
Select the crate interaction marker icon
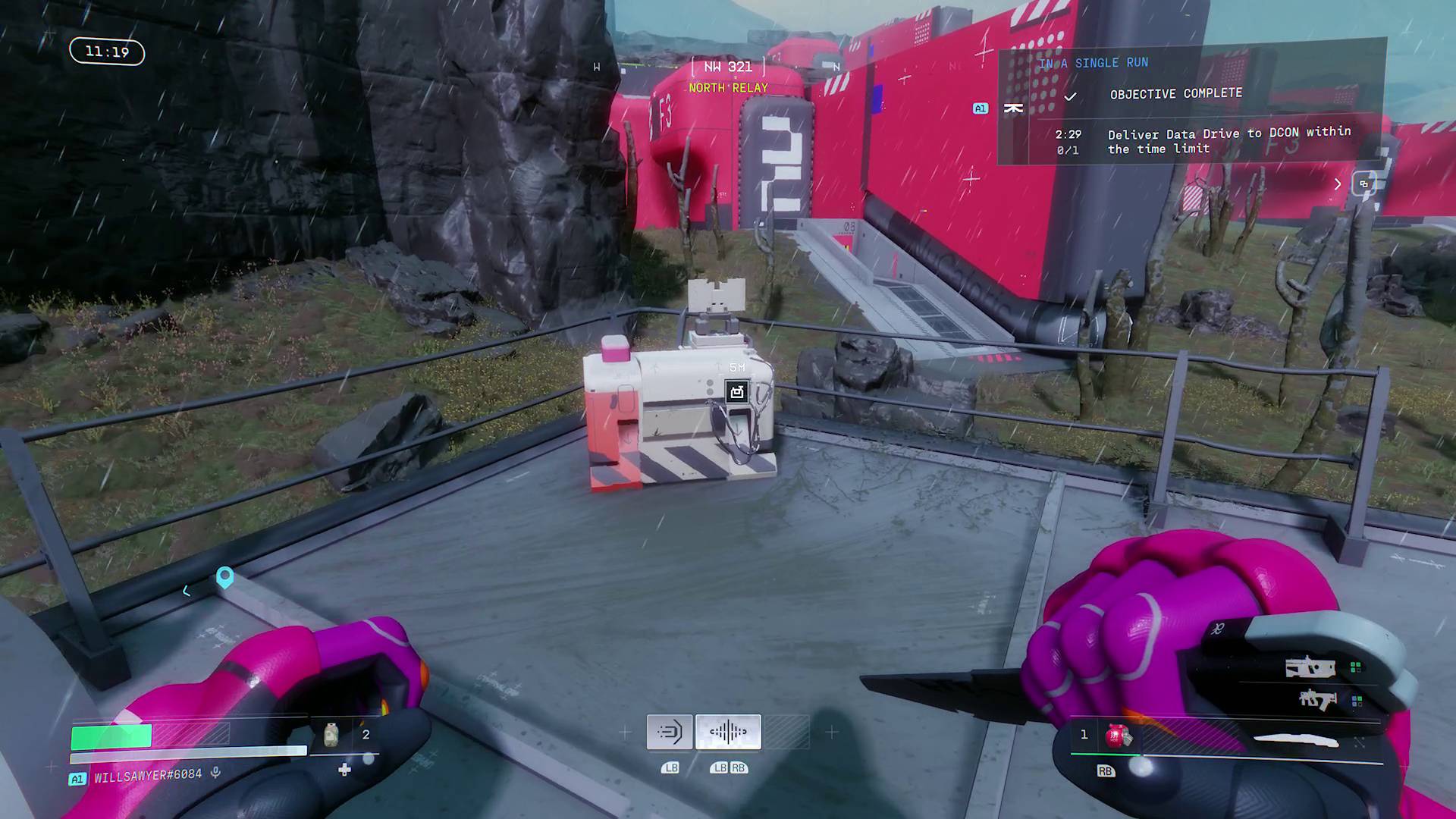[737, 391]
